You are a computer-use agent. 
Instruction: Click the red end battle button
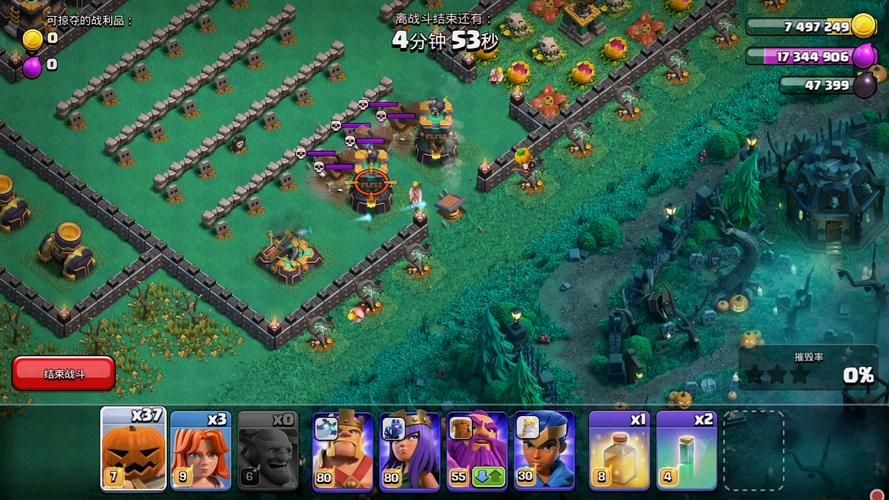(63, 373)
